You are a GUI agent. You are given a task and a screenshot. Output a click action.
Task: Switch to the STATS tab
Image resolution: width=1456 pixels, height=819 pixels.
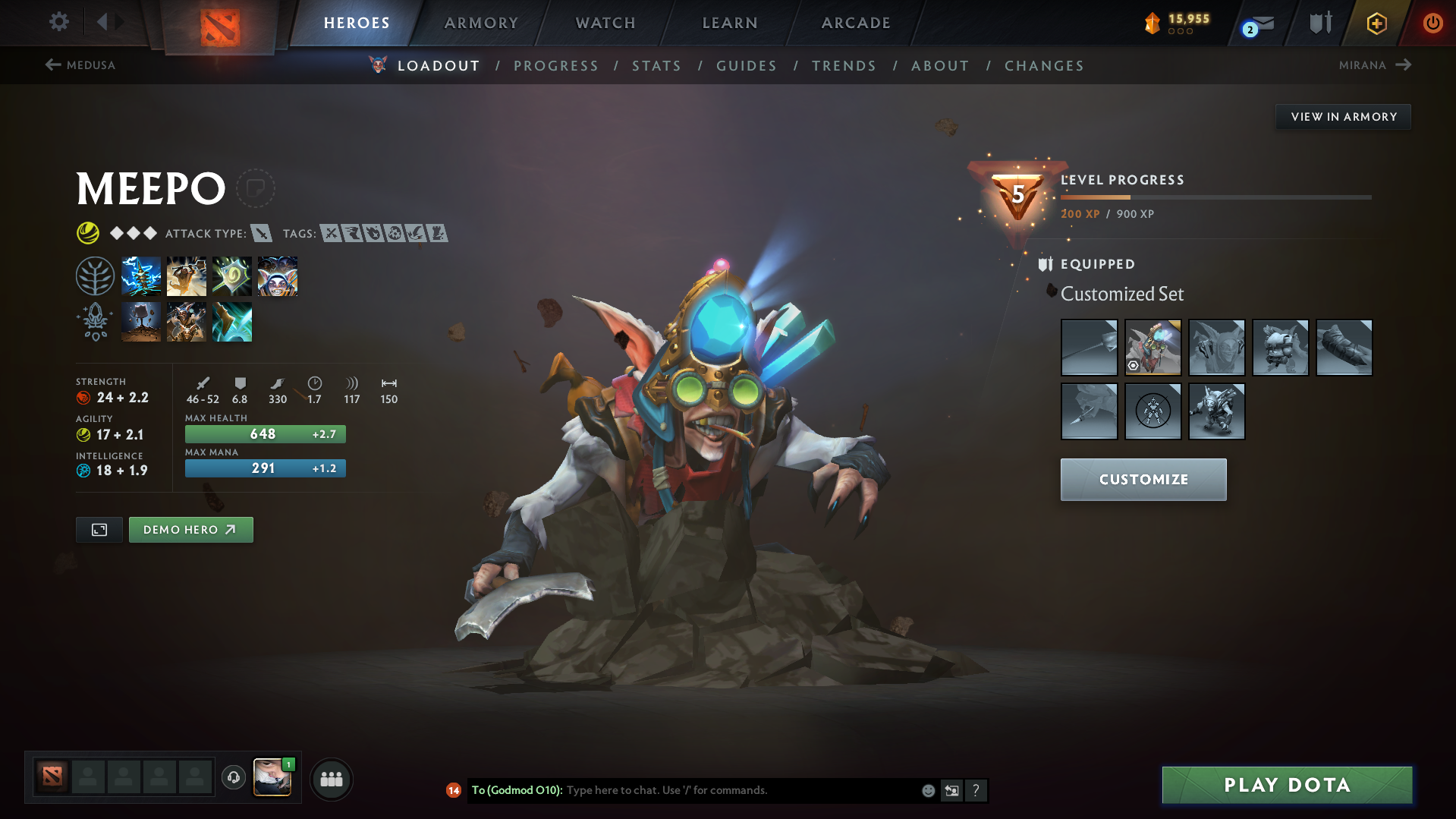tap(656, 66)
